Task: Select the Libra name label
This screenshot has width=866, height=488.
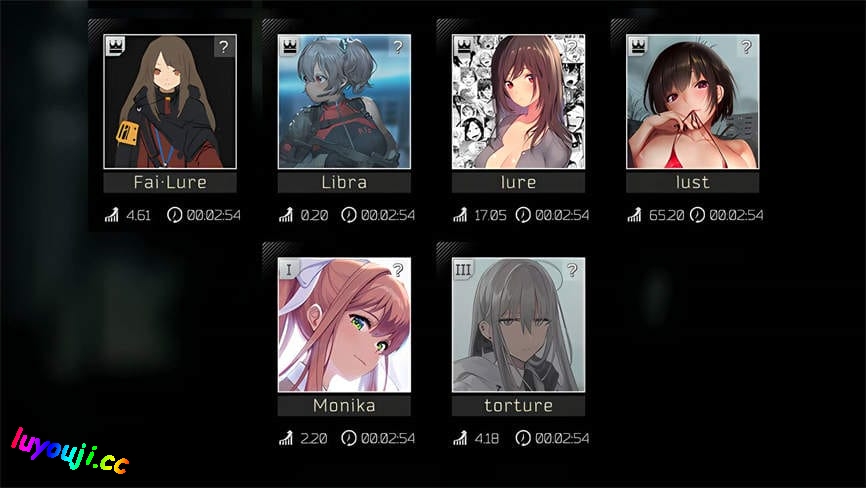Action: 344,182
